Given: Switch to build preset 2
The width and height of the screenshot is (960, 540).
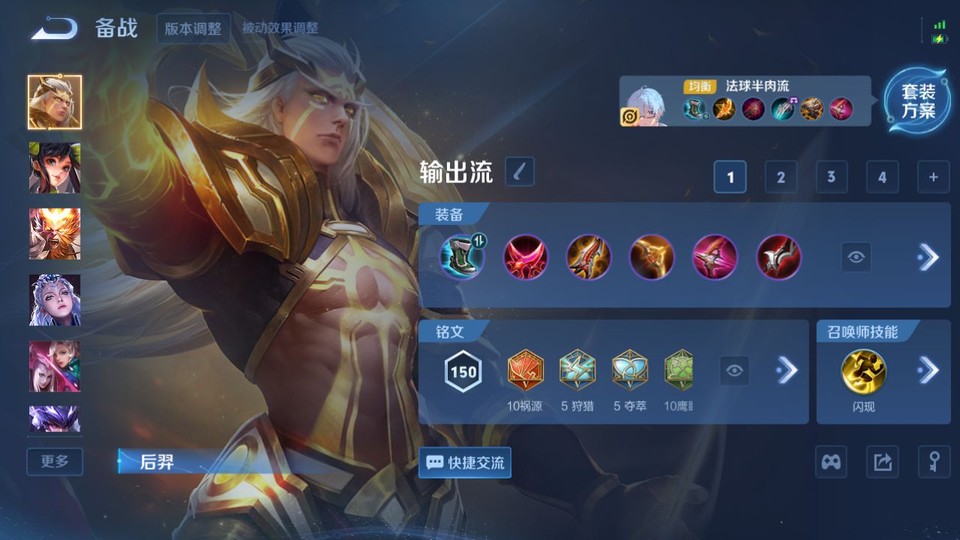Looking at the screenshot, I should [x=780, y=178].
